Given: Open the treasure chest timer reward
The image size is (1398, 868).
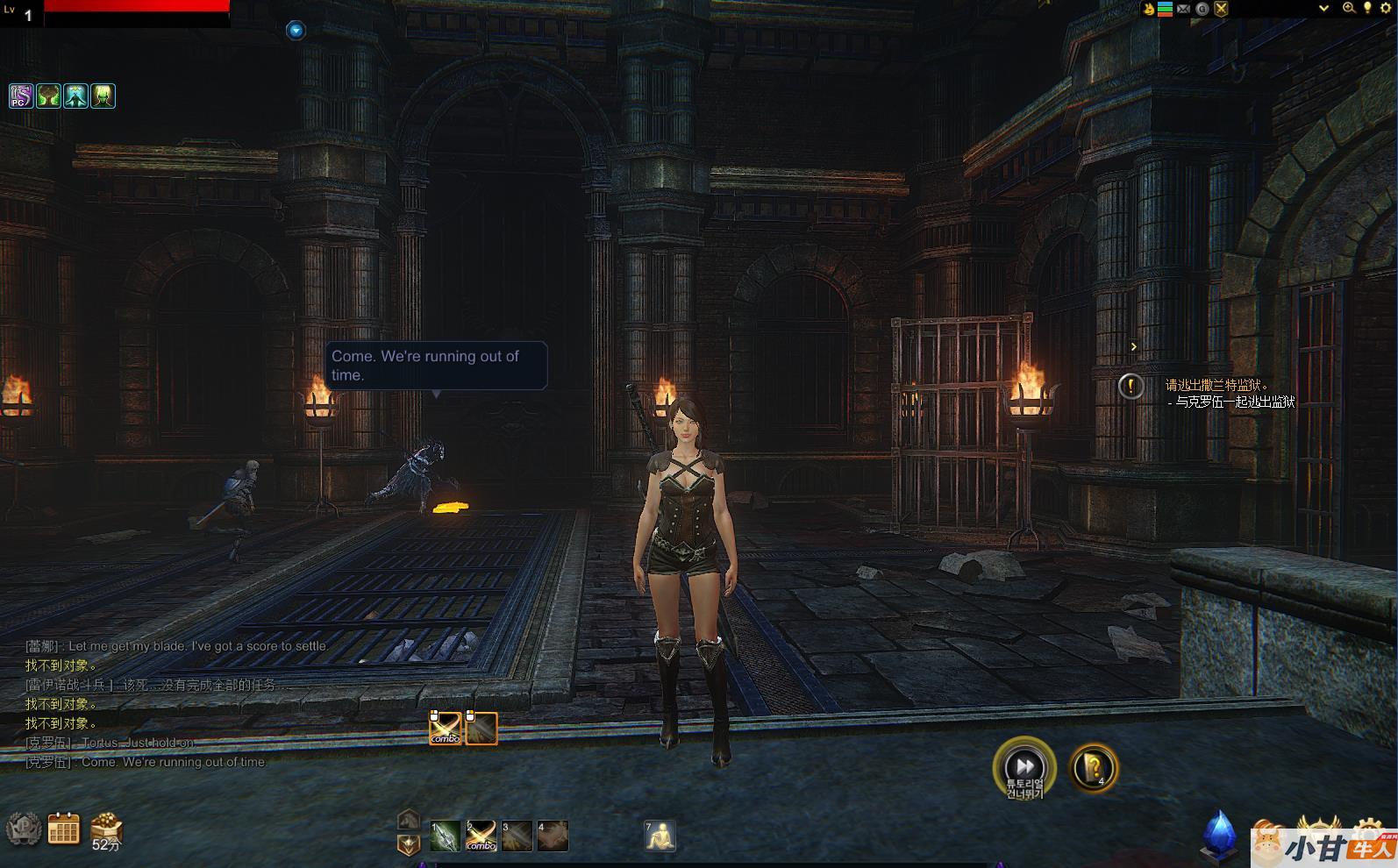Looking at the screenshot, I should [106, 828].
